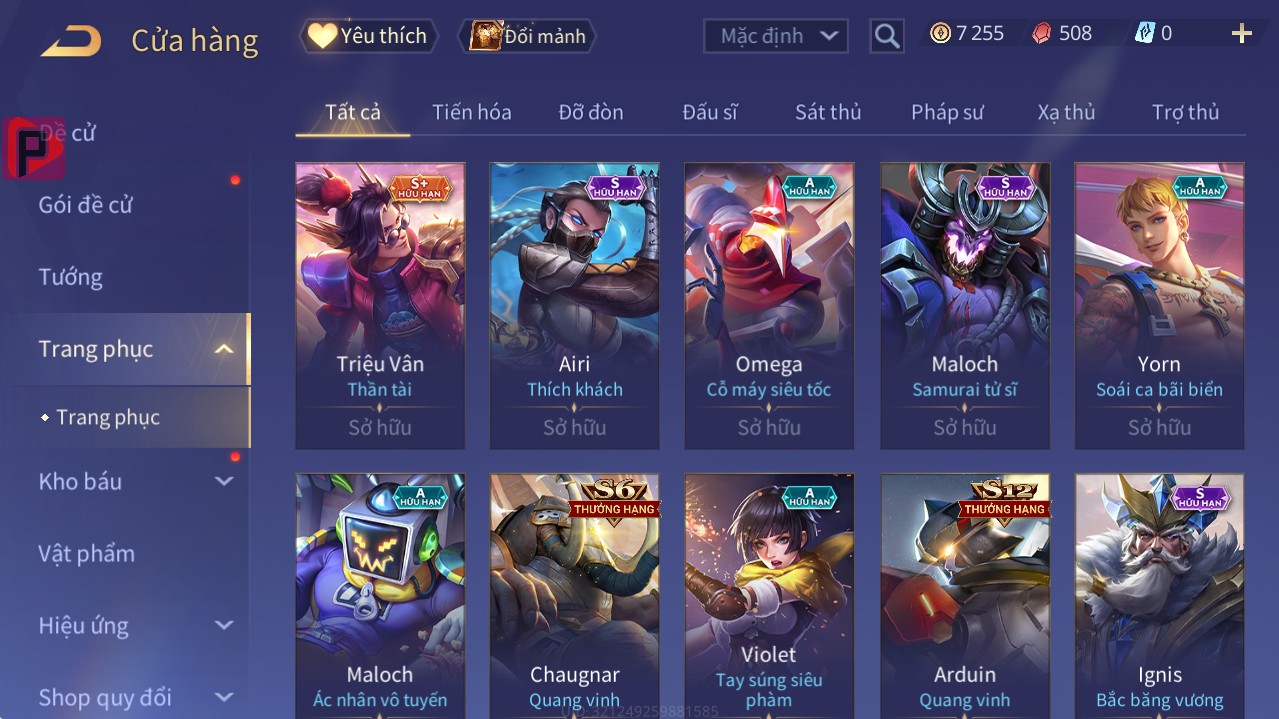Add currency with the plus button
Screen dimensions: 1279x719
[1241, 34]
